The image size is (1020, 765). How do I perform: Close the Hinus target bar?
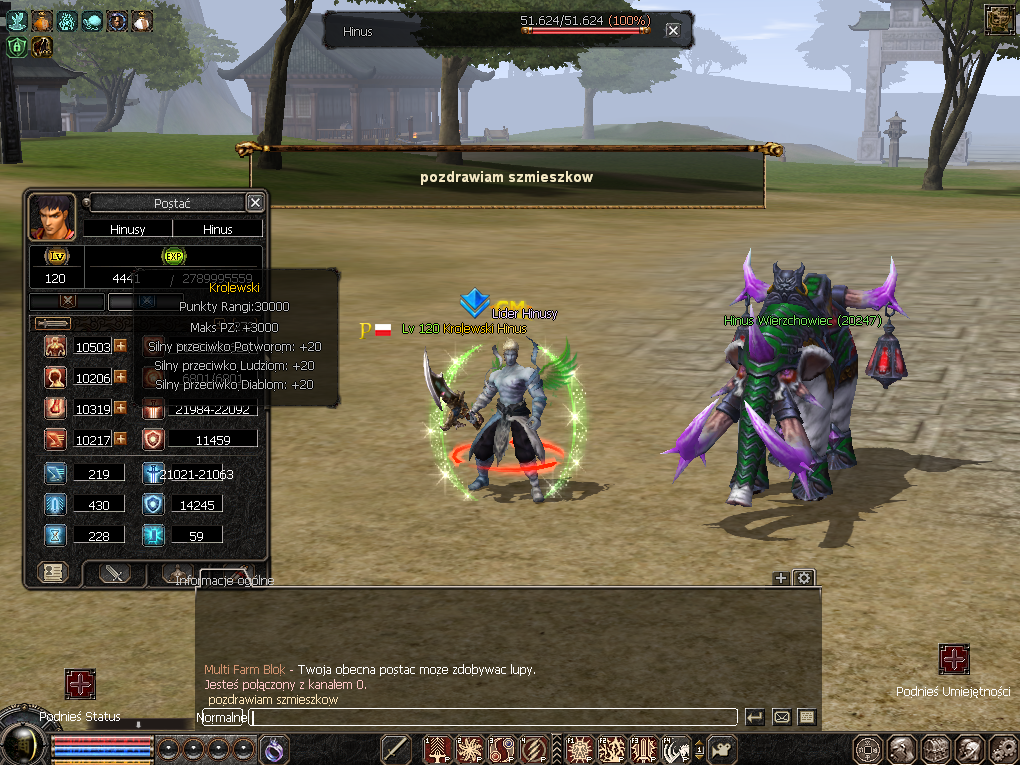click(673, 31)
